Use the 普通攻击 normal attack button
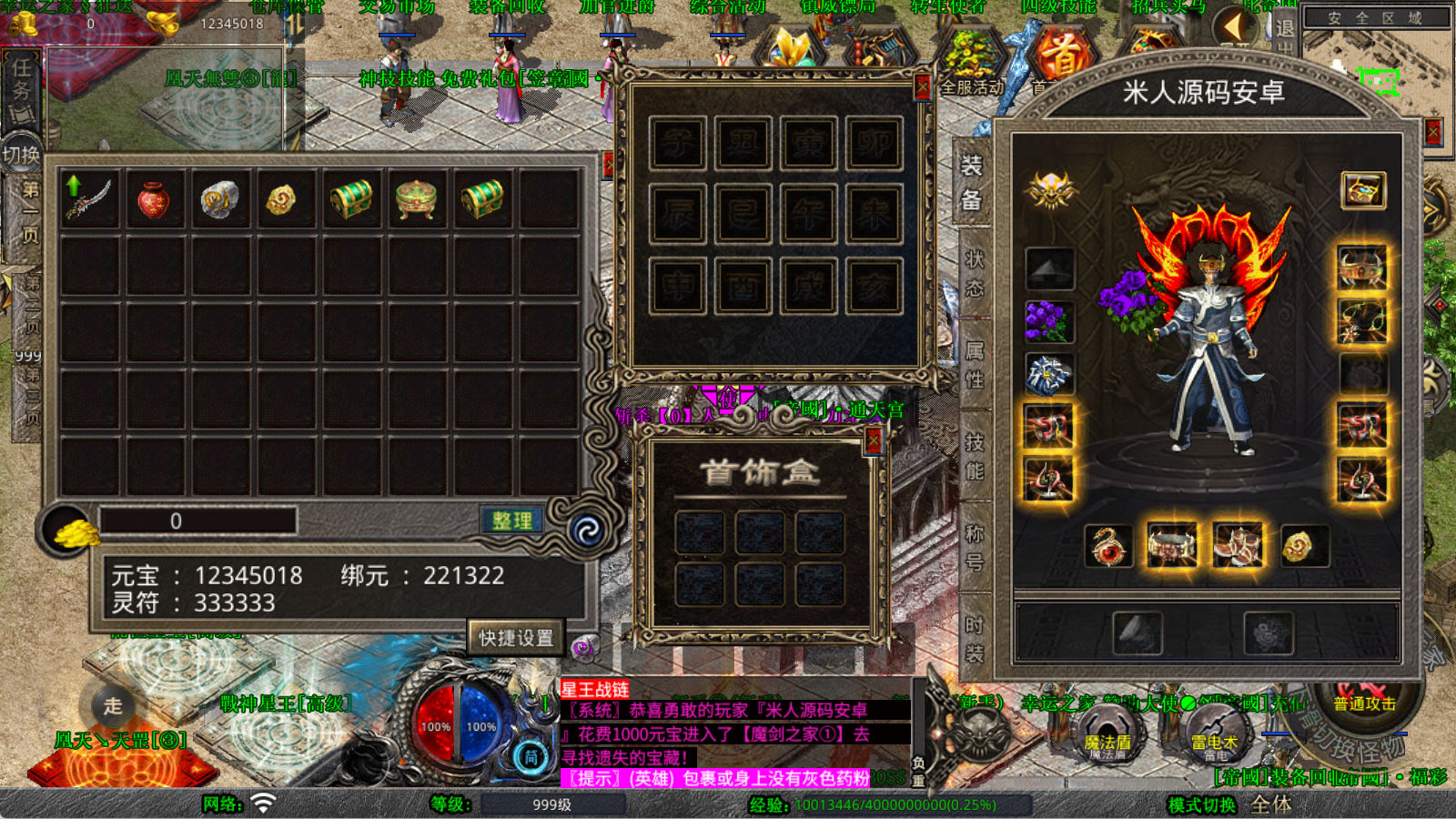Viewport: 1456px width, 819px height. pyautogui.click(x=1364, y=703)
